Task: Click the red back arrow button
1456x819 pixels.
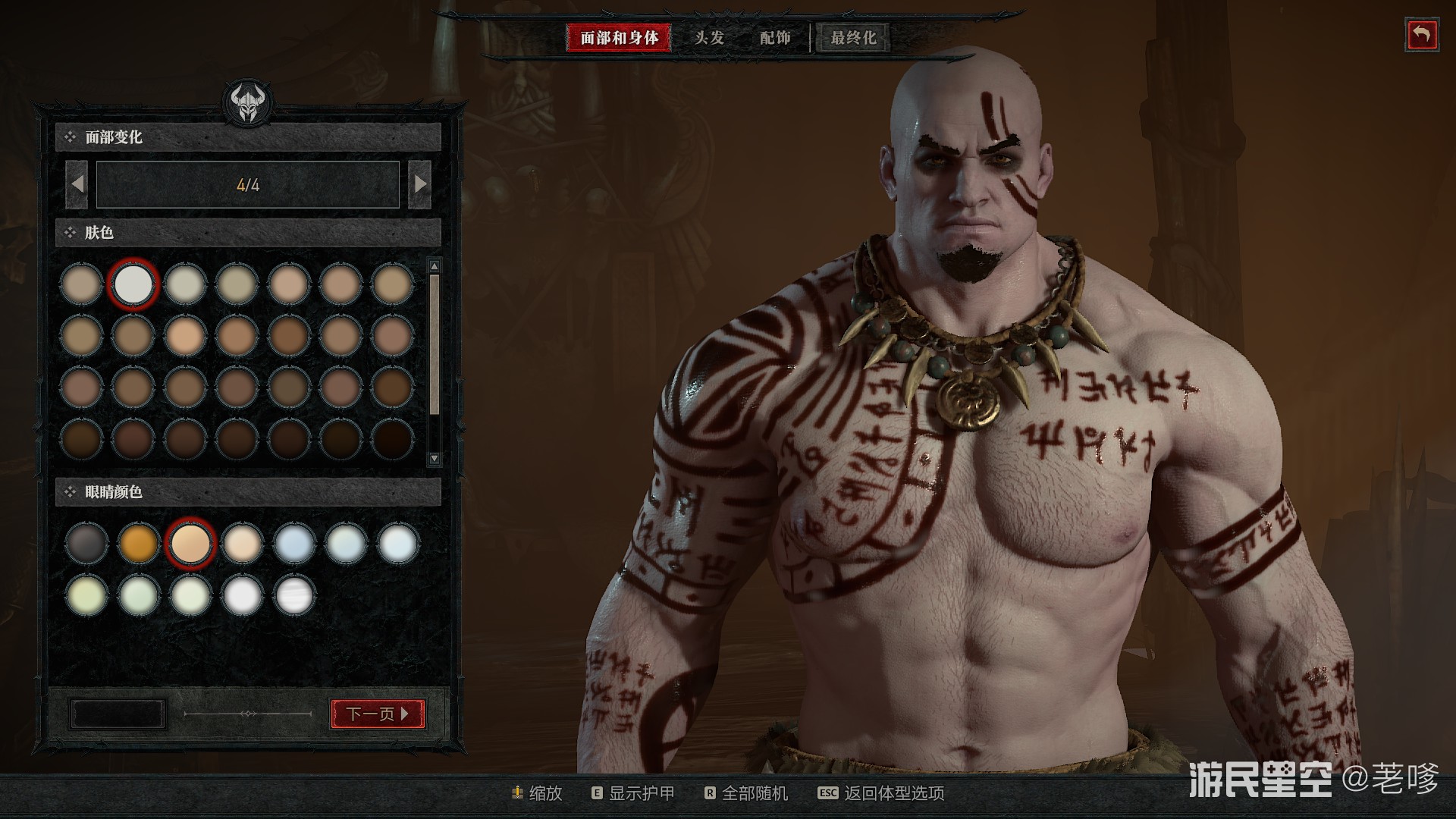Action: pyautogui.click(x=1421, y=36)
